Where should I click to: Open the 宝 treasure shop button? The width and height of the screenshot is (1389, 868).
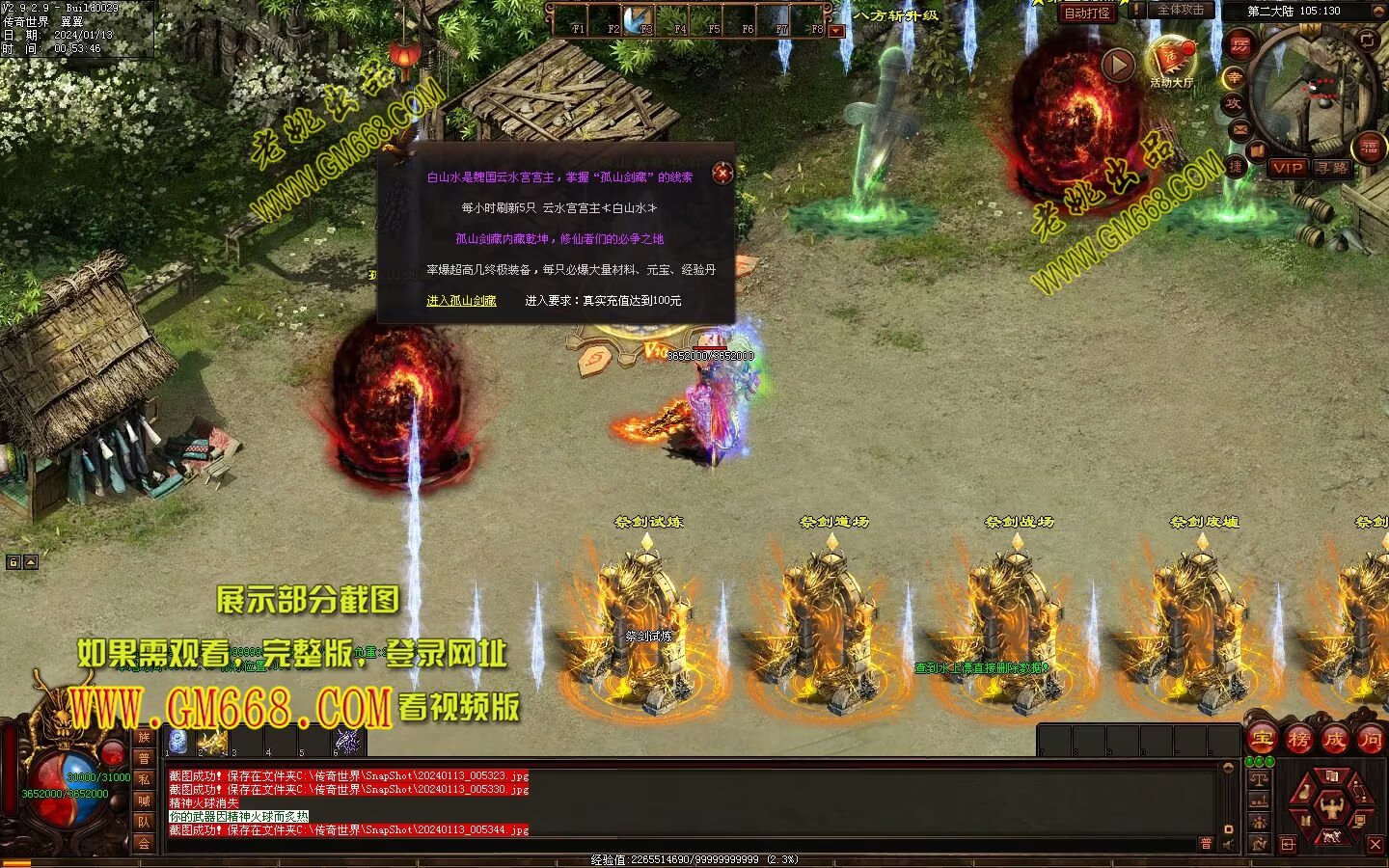[x=1262, y=740]
